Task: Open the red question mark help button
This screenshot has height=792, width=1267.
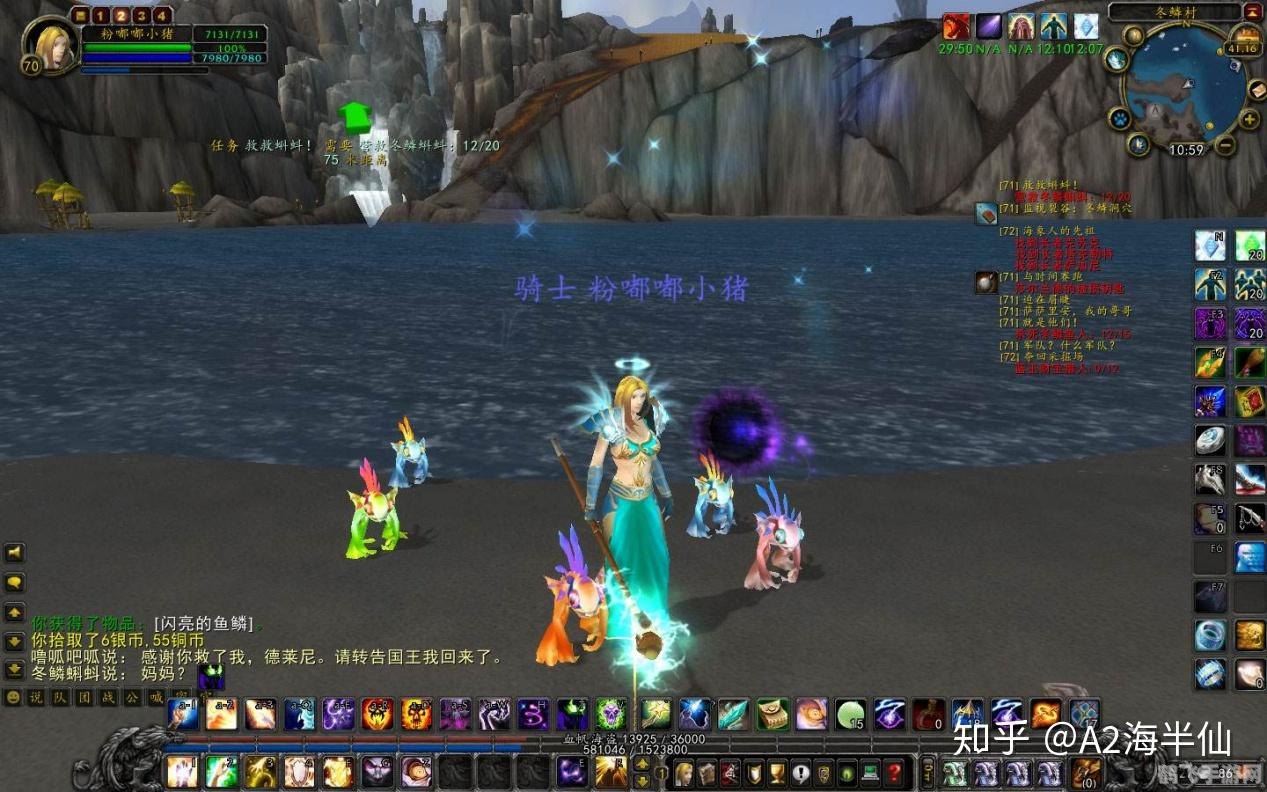Action: 894,772
